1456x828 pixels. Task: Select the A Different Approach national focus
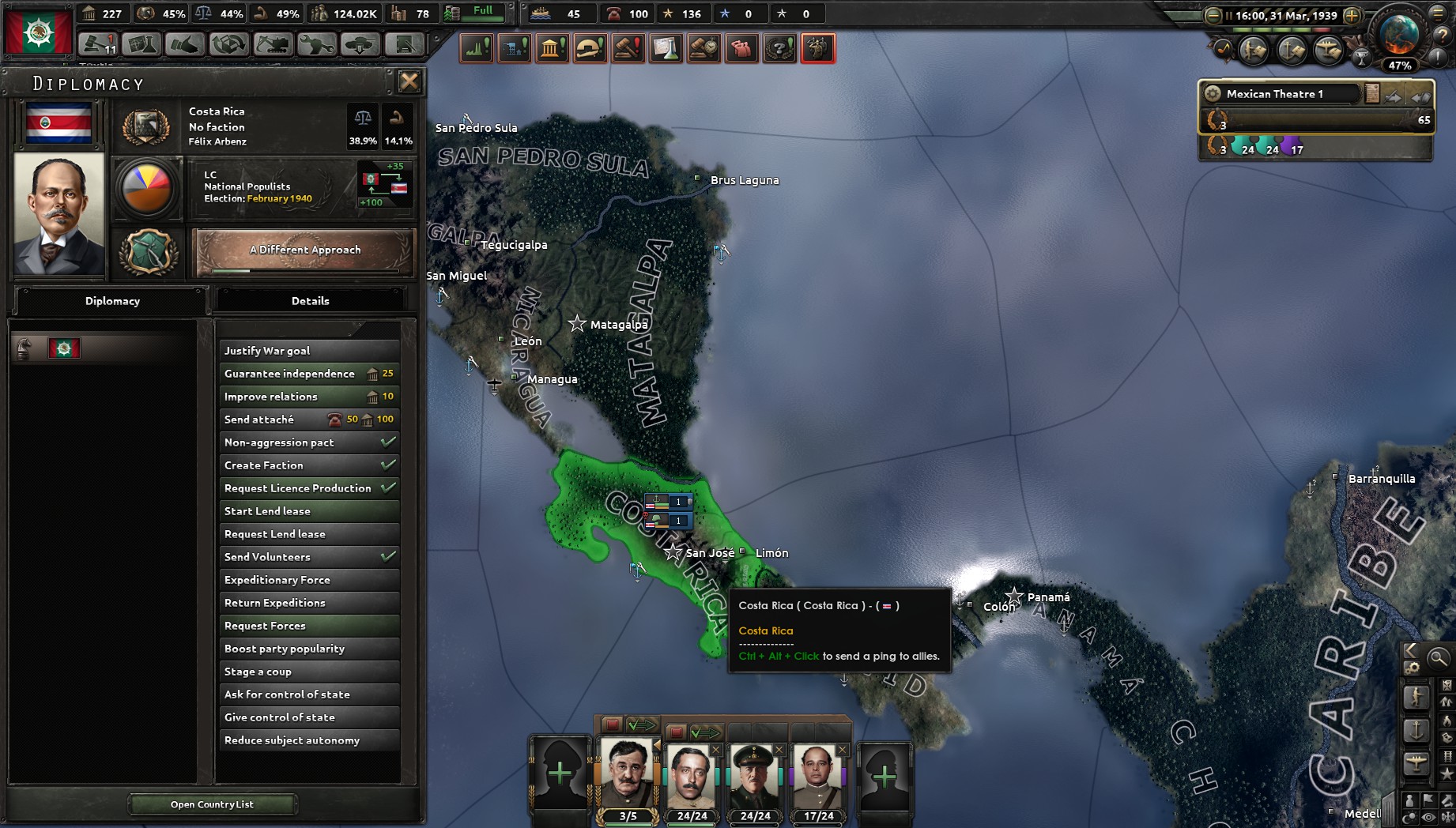304,250
